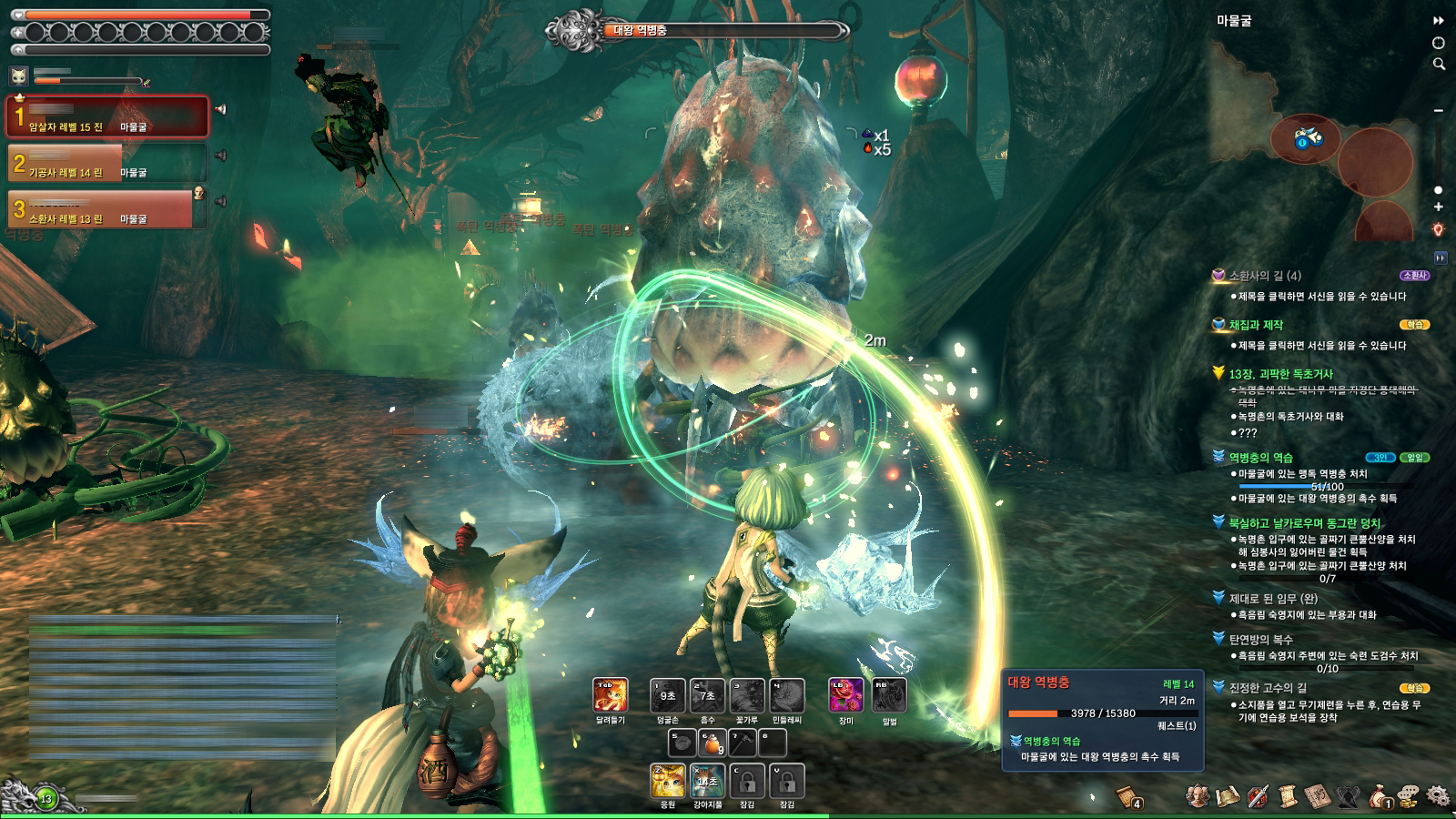Zoom in the minimap with plus button

(x=1439, y=207)
